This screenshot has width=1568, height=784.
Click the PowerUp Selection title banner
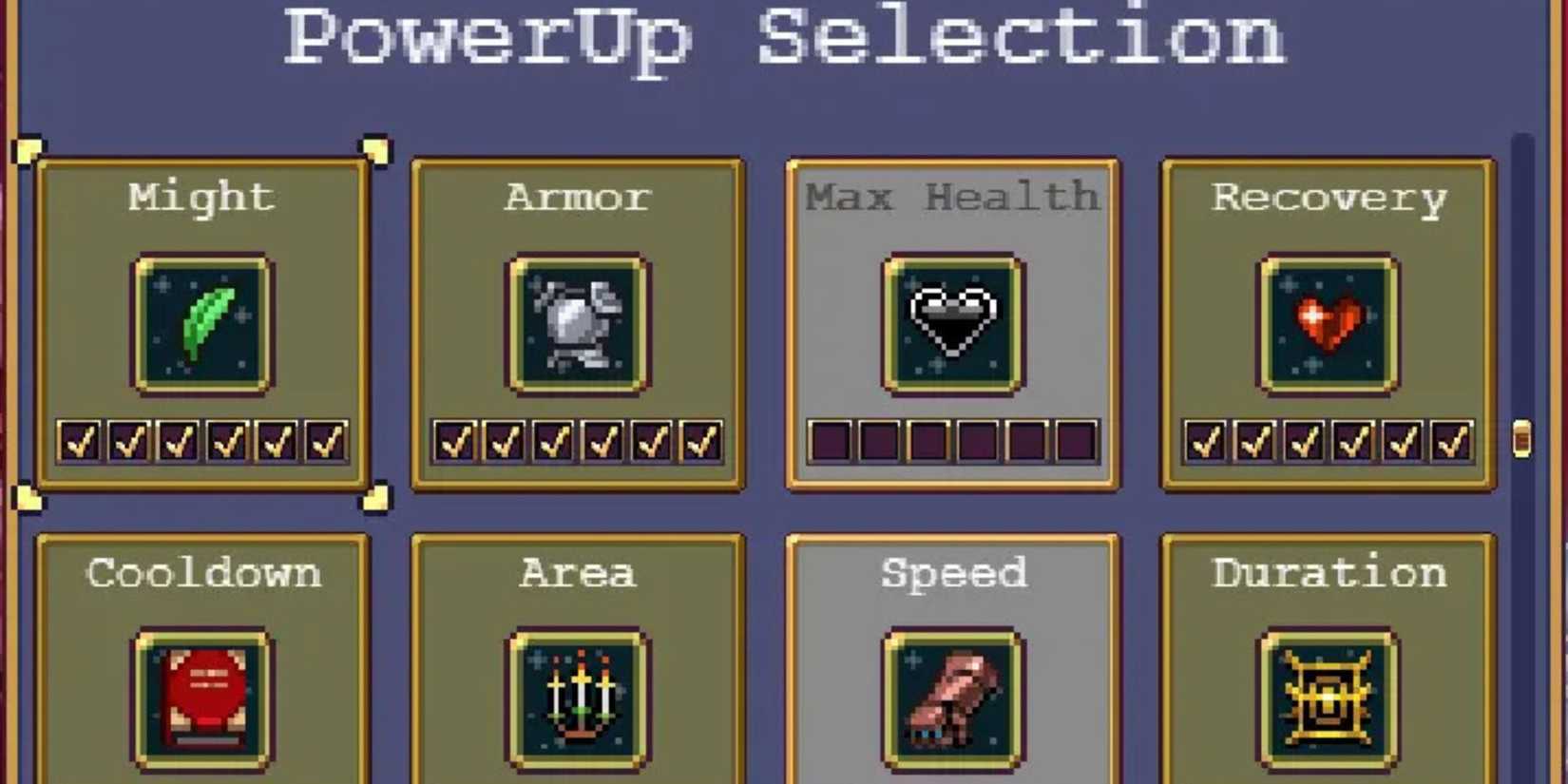pos(784,40)
